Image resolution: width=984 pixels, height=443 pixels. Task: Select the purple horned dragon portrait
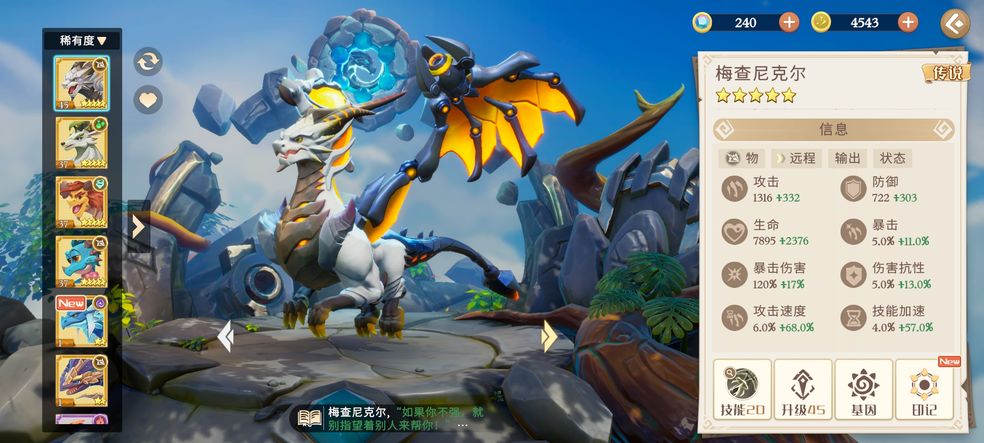click(82, 381)
